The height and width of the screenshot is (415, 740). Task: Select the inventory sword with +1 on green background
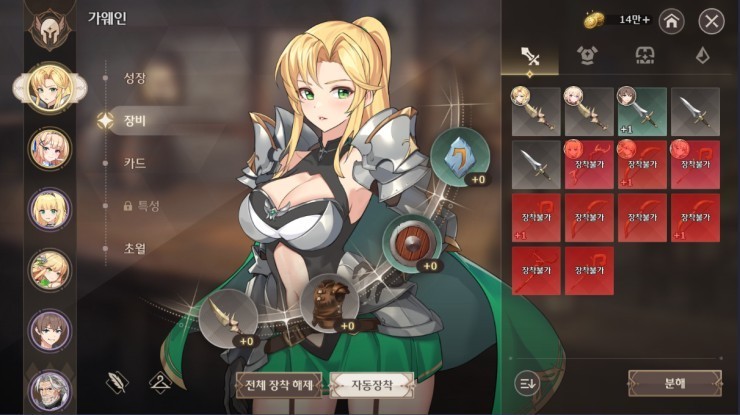point(642,111)
